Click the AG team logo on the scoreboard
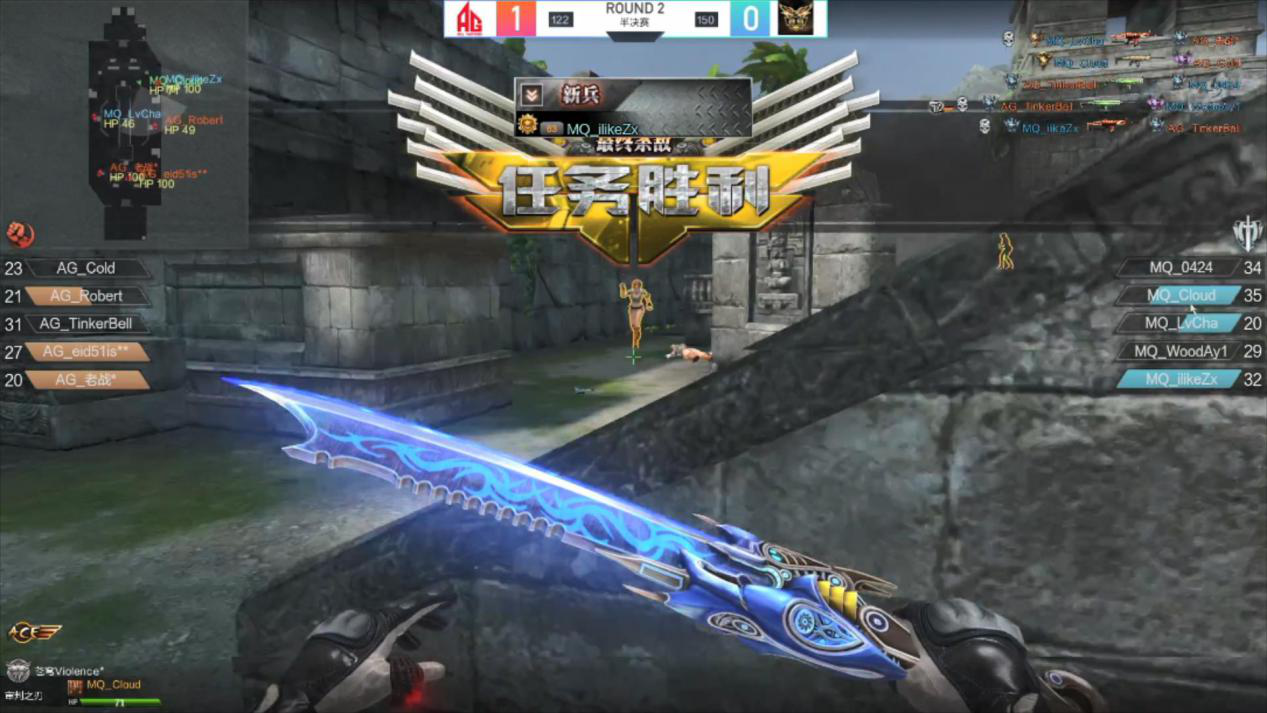Viewport: 1267px width, 713px height. [x=469, y=18]
